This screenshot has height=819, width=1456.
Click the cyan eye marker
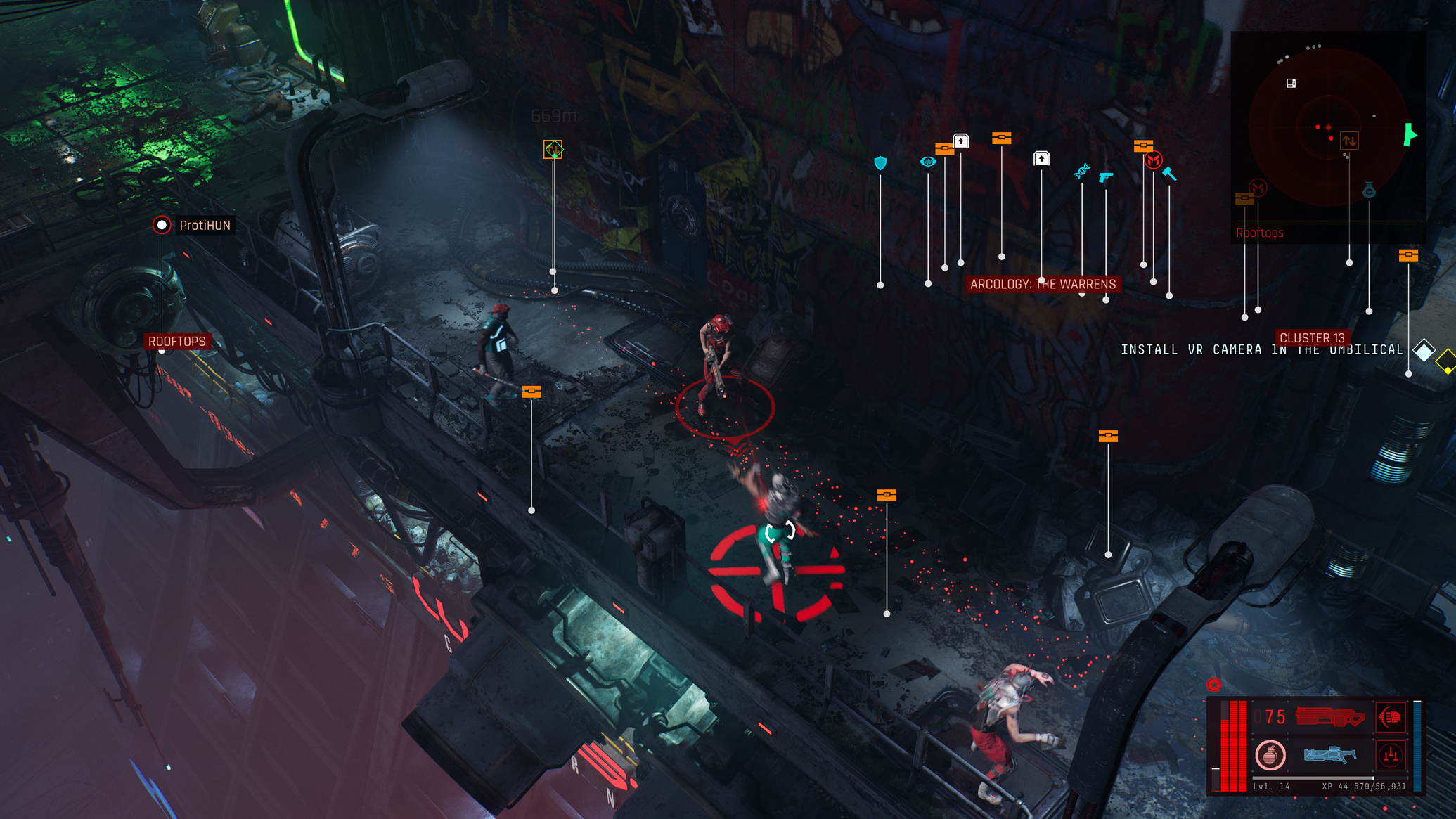(x=928, y=162)
